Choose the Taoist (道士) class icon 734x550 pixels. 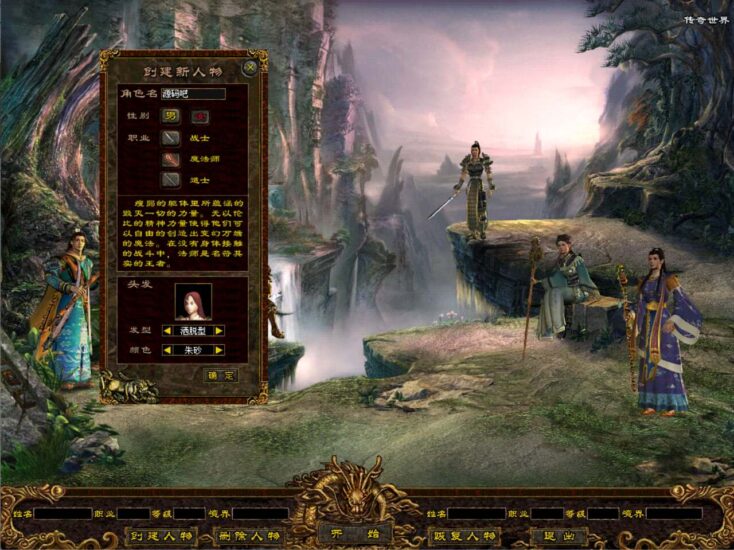[171, 180]
